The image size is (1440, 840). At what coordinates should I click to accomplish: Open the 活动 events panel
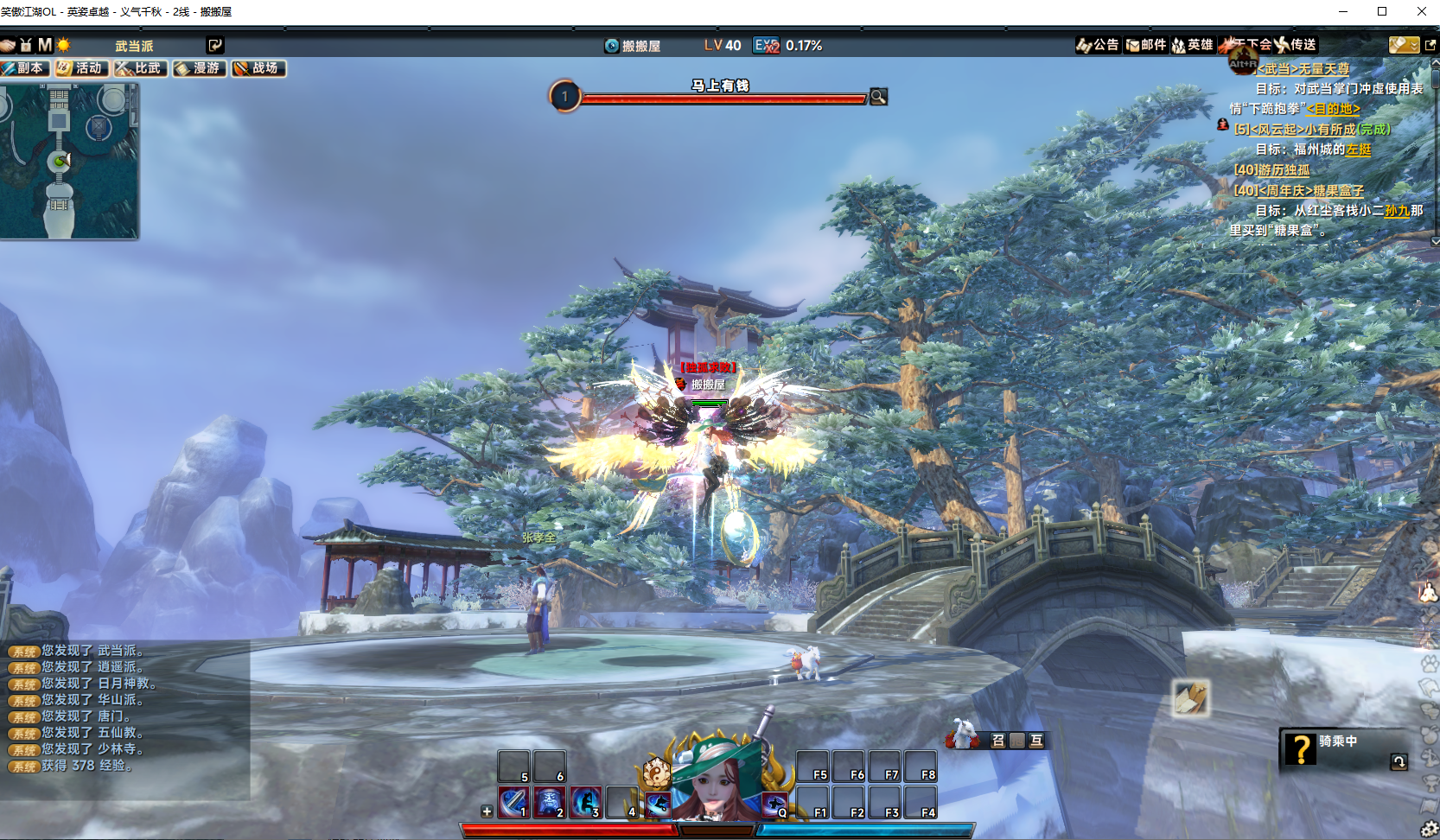81,68
